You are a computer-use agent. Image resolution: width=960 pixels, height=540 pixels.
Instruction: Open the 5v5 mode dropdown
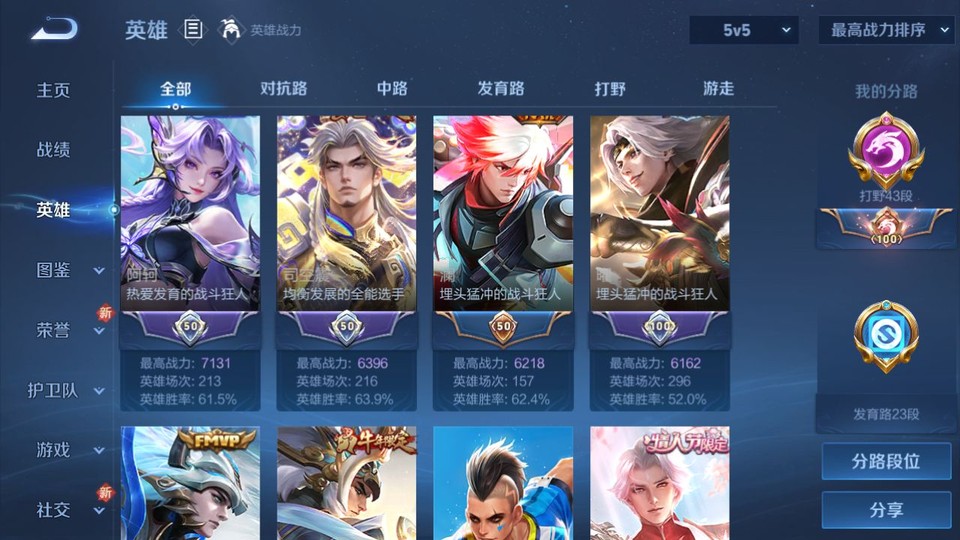coord(744,30)
